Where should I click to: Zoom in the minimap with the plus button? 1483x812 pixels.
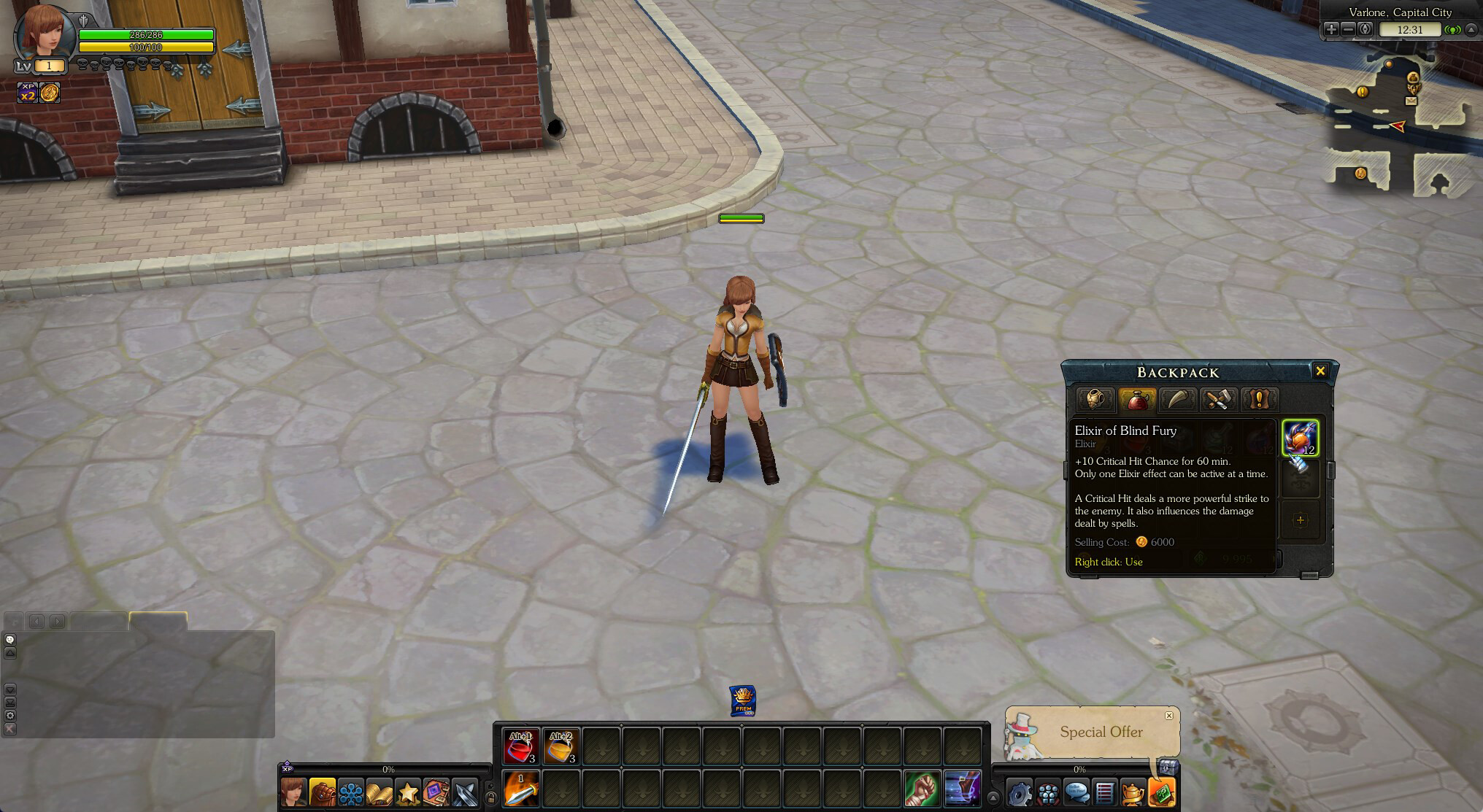click(x=1330, y=30)
